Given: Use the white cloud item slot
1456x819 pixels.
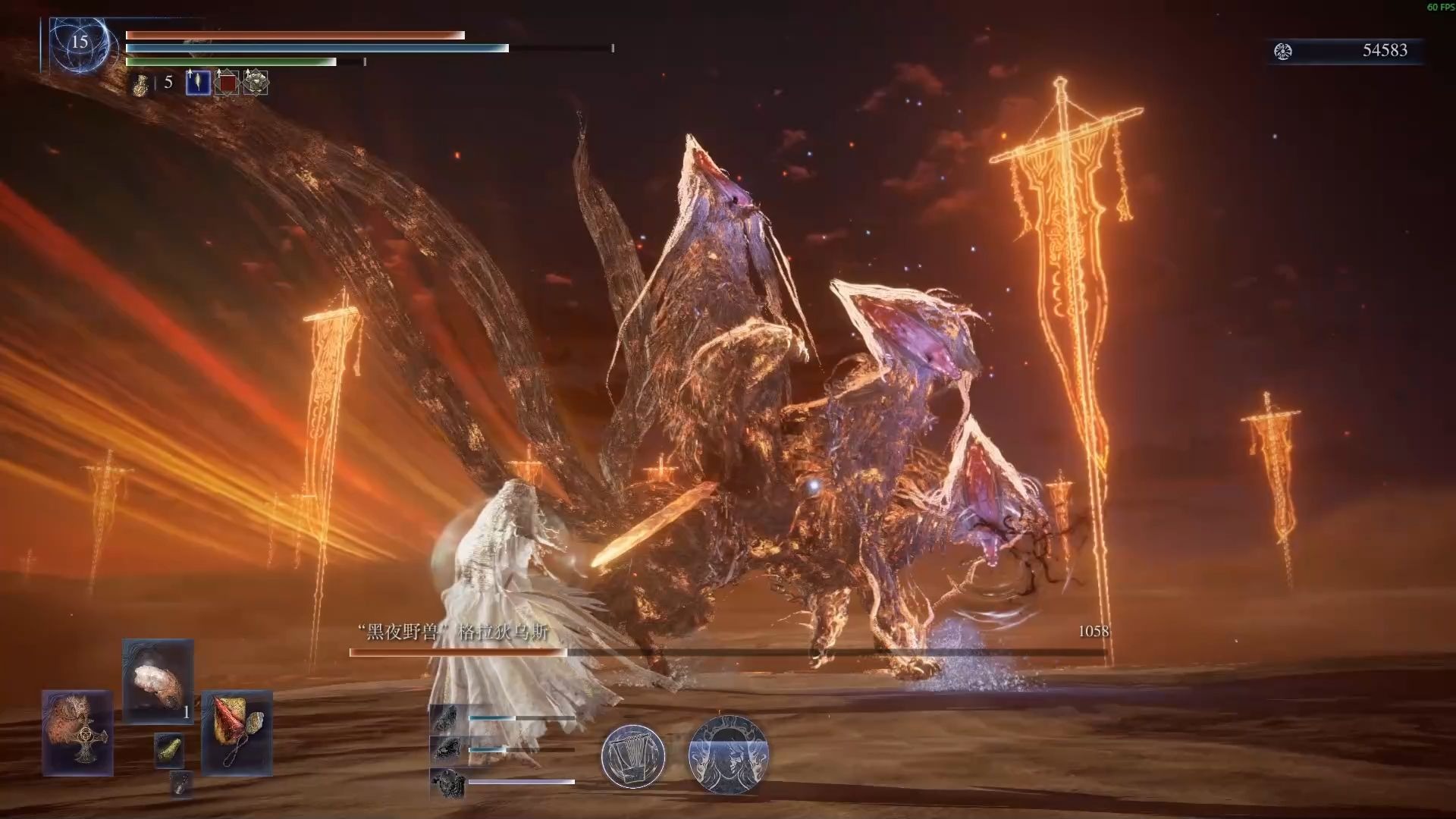Looking at the screenshot, I should pyautogui.click(x=158, y=680).
